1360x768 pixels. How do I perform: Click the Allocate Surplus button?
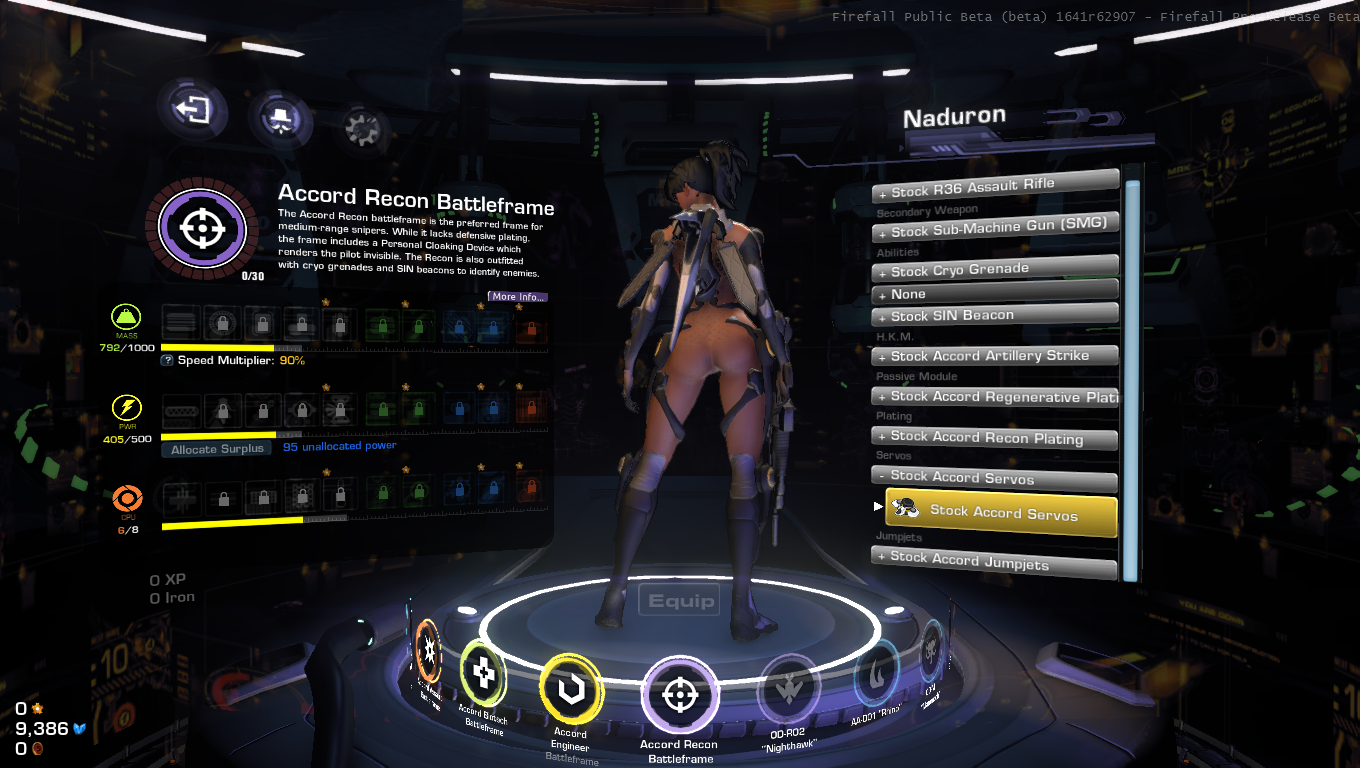(x=217, y=449)
